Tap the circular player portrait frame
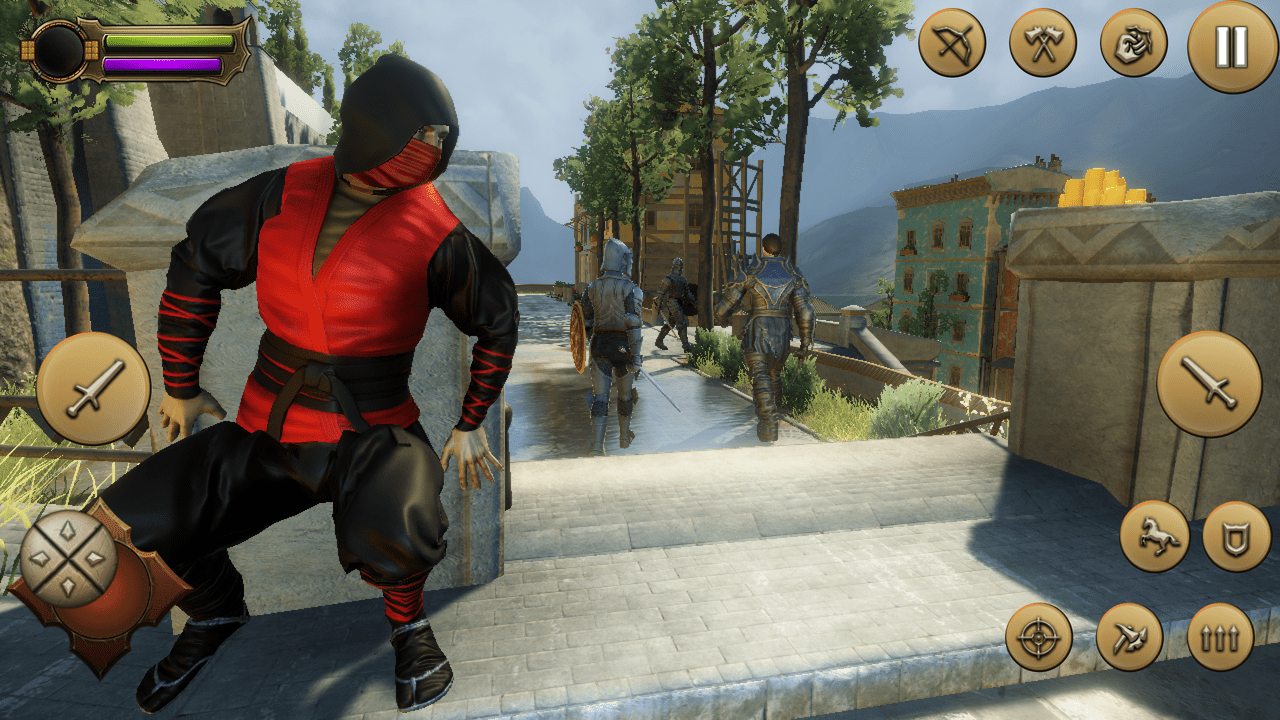1280x720 pixels. 62,52
